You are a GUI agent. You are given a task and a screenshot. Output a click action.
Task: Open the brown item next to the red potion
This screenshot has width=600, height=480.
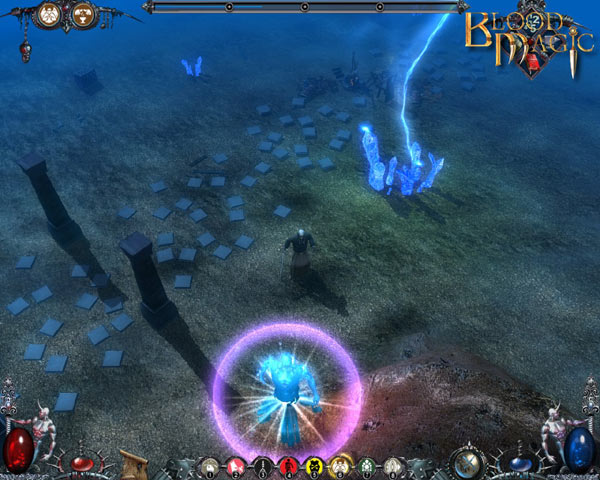pos(133,464)
